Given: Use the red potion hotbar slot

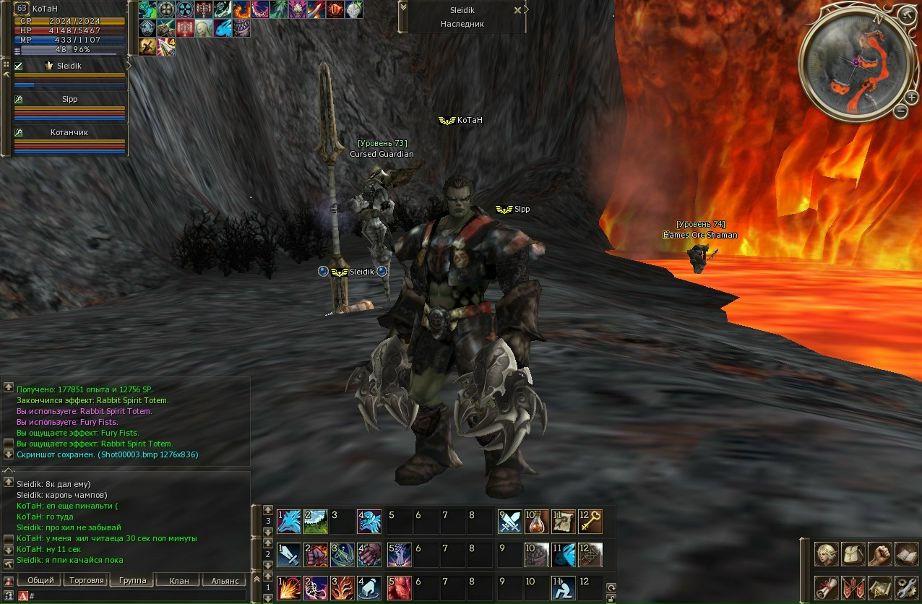Looking at the screenshot, I should tap(537, 521).
